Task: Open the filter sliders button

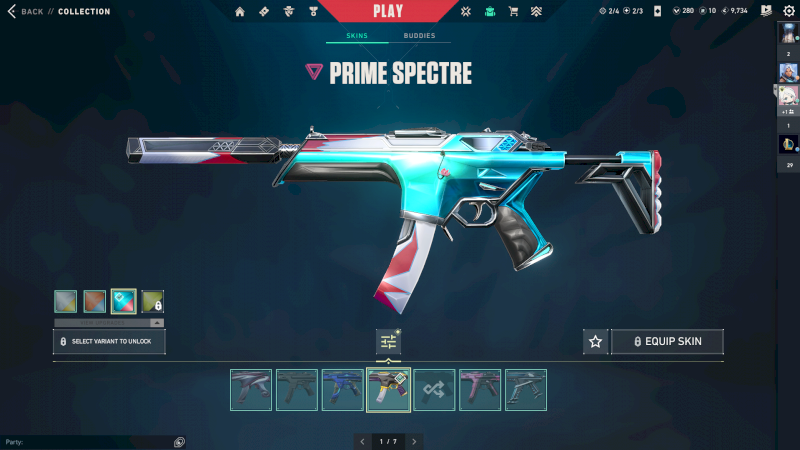Action: coord(388,342)
